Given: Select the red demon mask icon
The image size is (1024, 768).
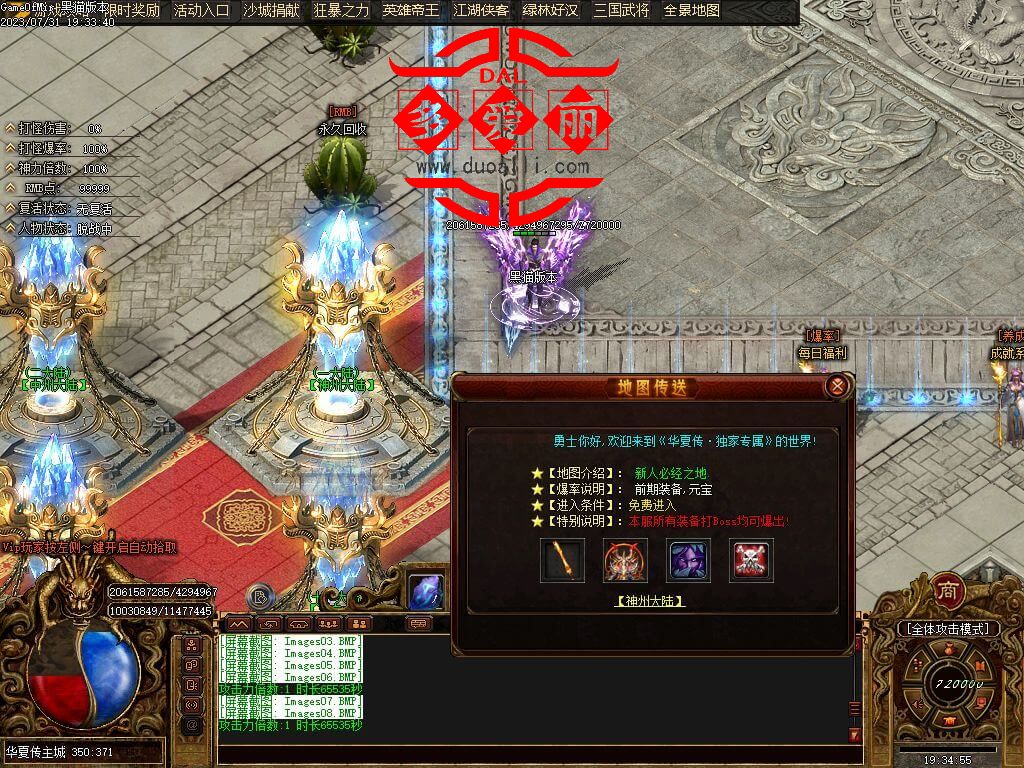Looking at the screenshot, I should (x=625, y=560).
